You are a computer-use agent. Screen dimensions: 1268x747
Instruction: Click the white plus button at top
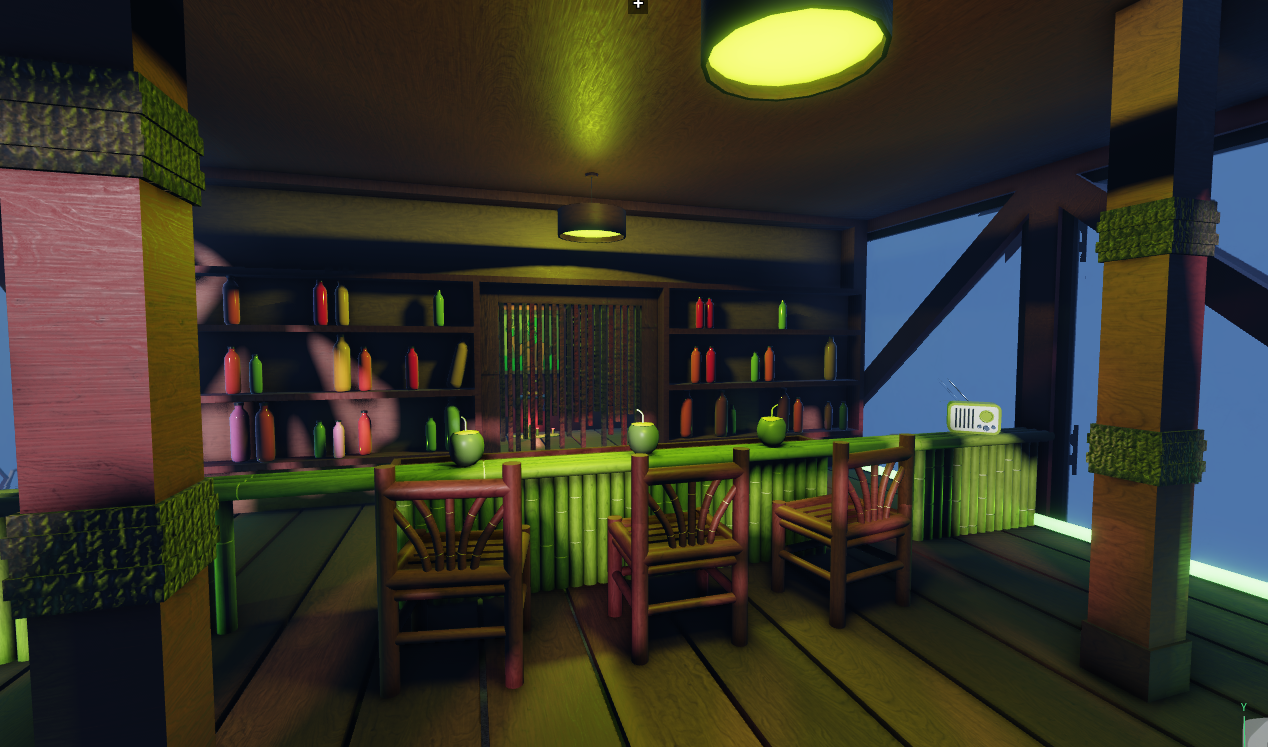pos(638,5)
